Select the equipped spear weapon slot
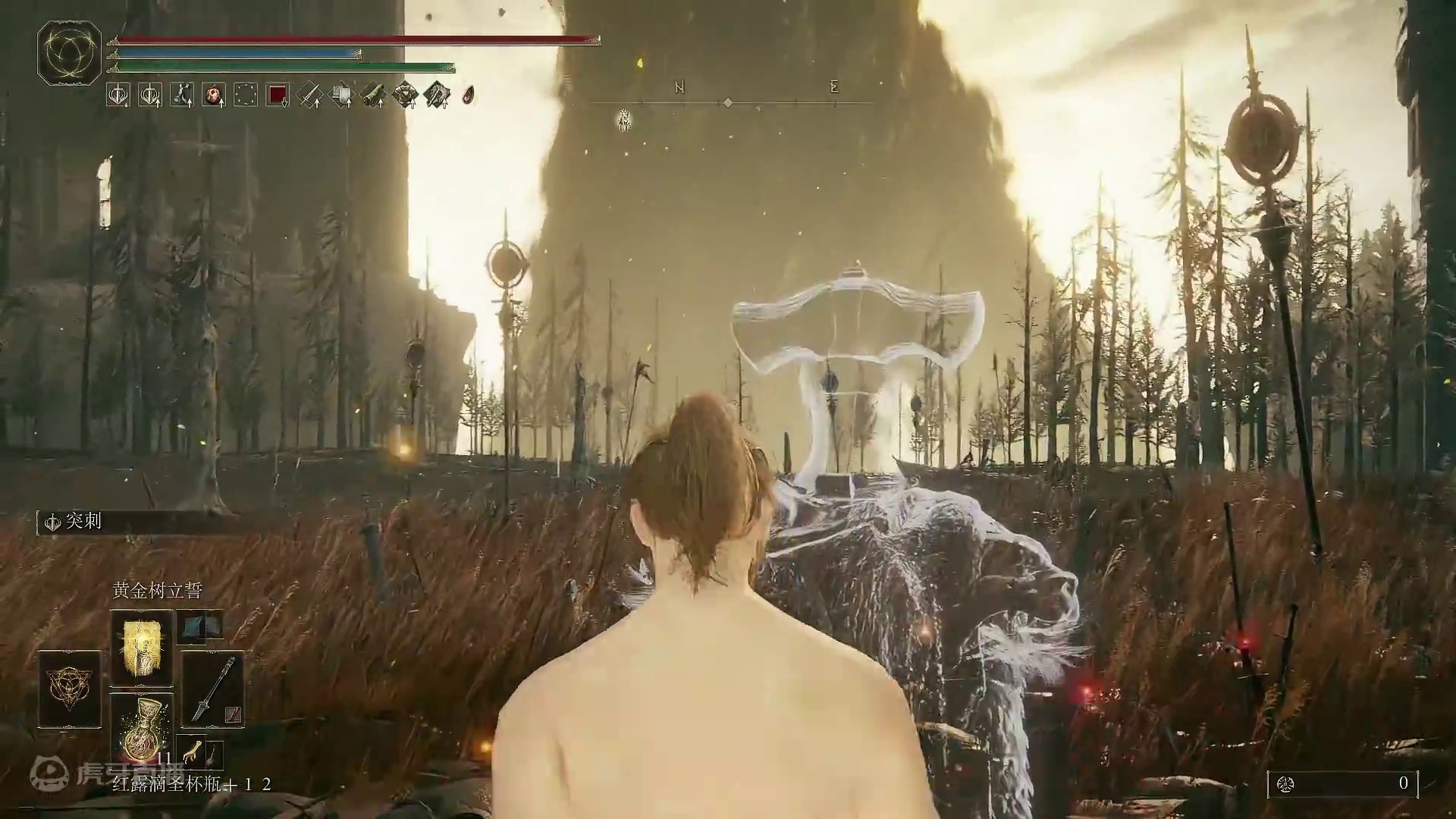This screenshot has width=1456, height=819. (212, 689)
